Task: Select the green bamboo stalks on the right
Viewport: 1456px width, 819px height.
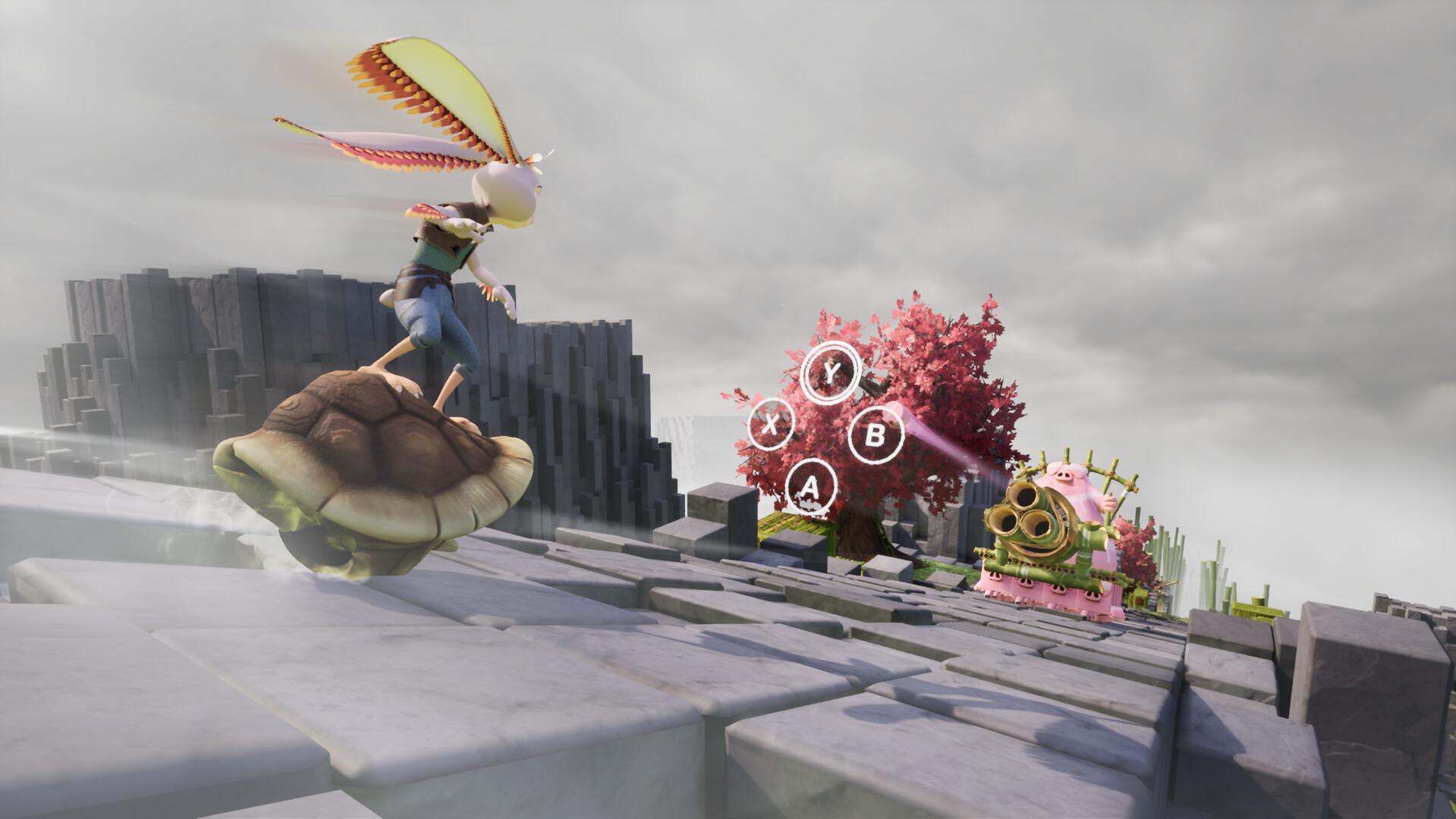Action: pyautogui.click(x=1222, y=561)
